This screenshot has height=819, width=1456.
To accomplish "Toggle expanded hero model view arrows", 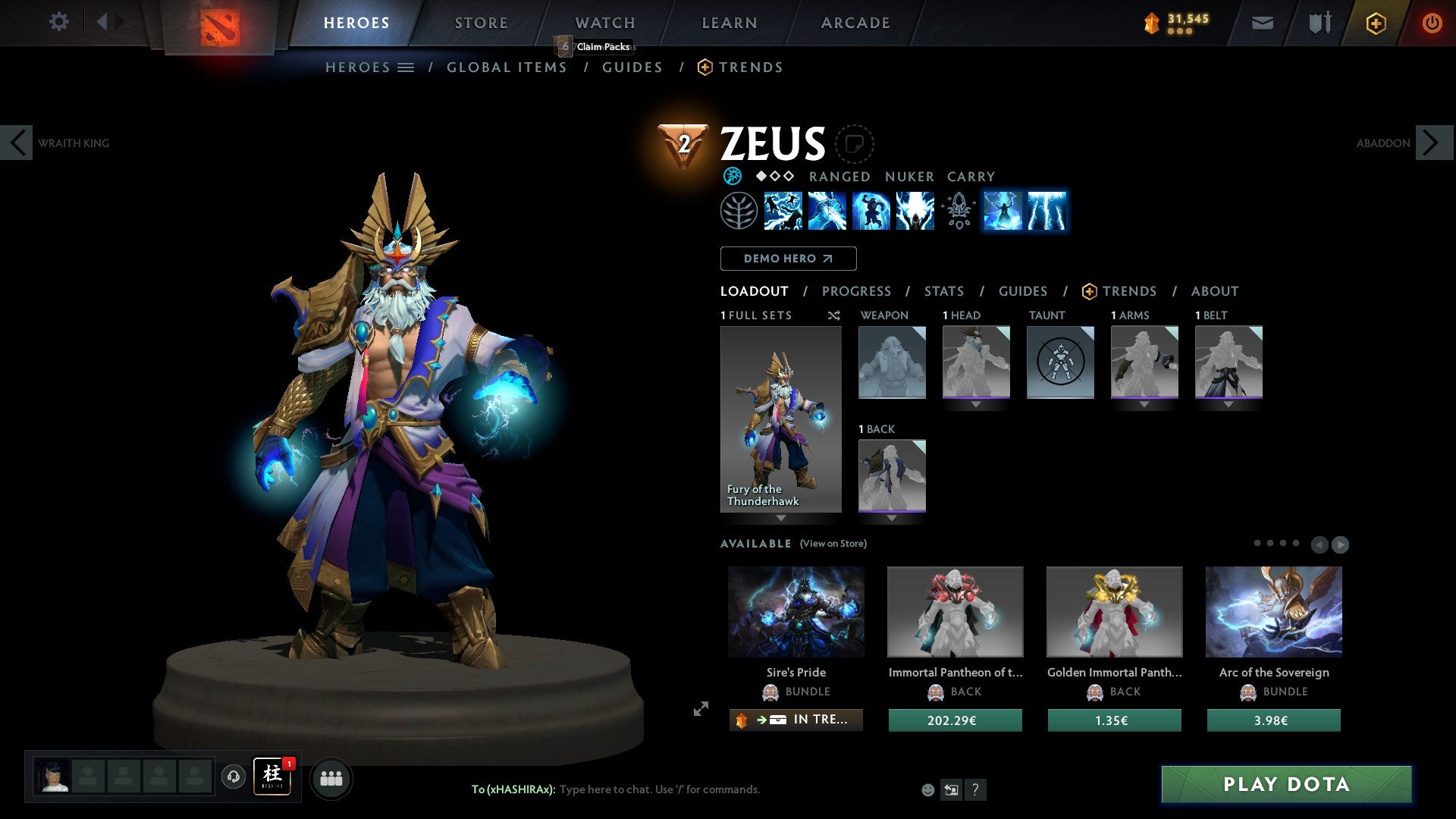I will click(x=701, y=709).
